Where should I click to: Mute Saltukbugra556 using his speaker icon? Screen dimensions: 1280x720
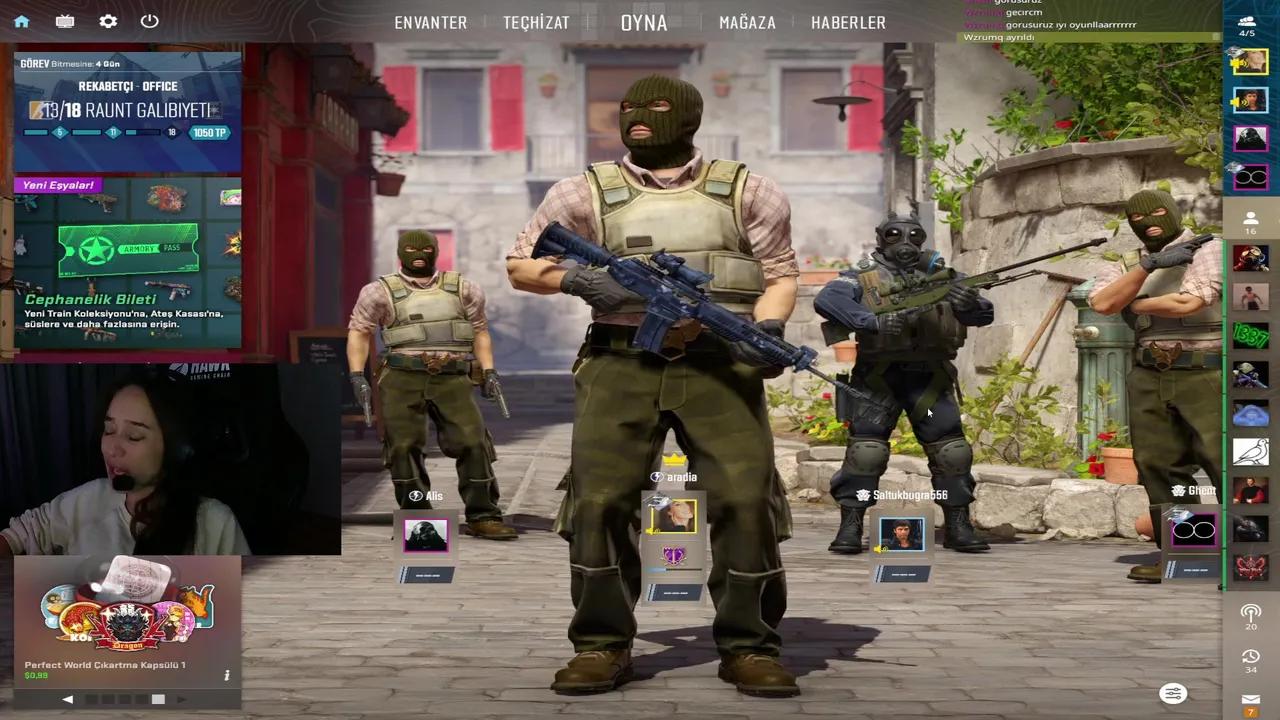click(878, 549)
